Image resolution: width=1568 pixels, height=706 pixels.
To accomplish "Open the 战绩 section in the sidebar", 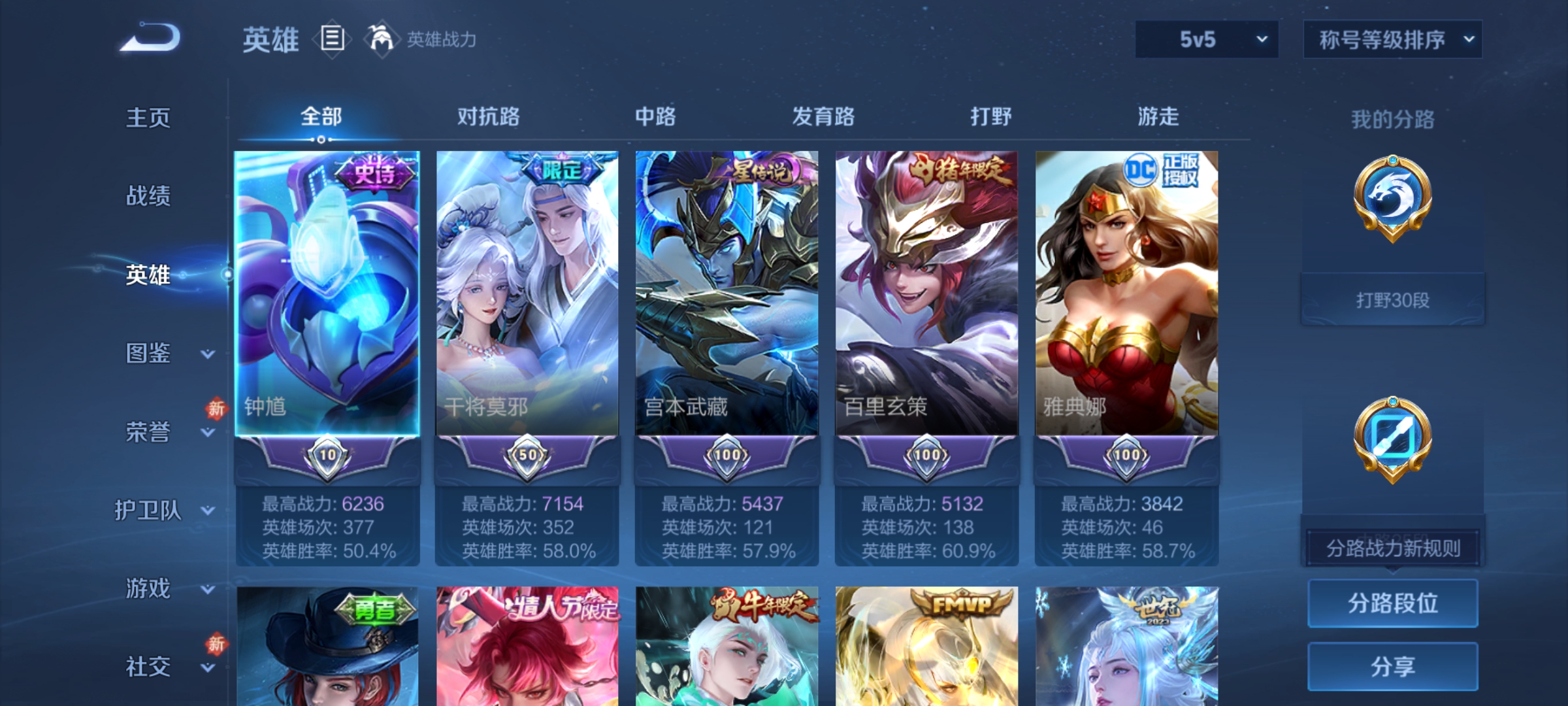I will (x=148, y=196).
